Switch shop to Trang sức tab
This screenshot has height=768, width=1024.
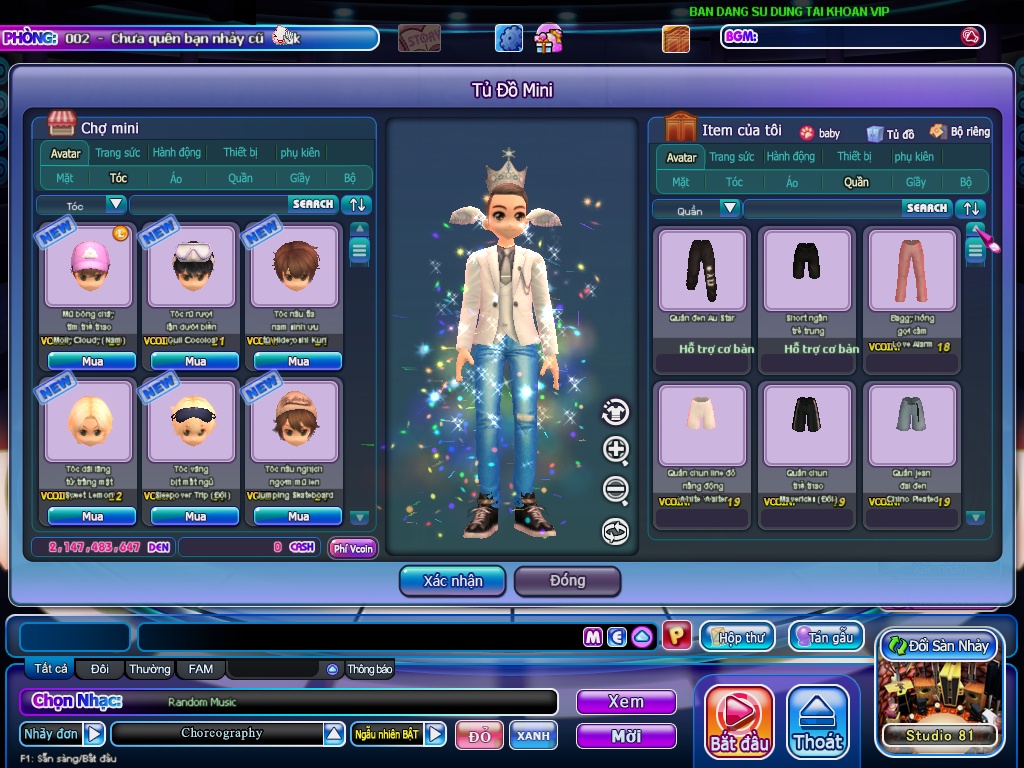coord(118,153)
